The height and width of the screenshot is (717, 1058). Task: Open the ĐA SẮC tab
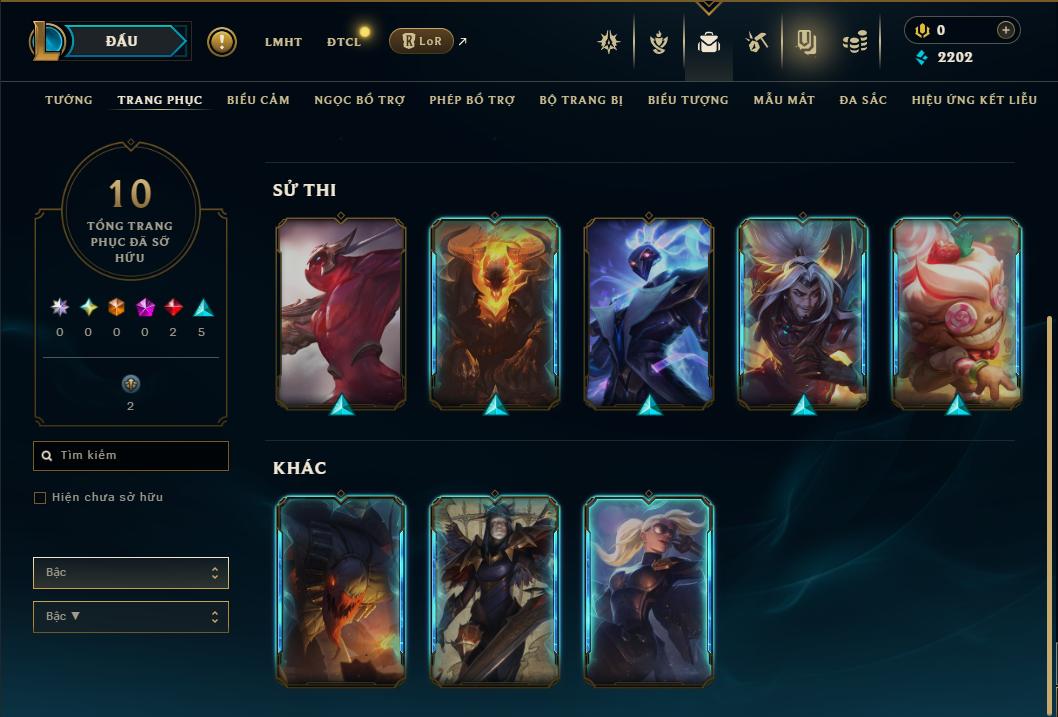pyautogui.click(x=863, y=100)
